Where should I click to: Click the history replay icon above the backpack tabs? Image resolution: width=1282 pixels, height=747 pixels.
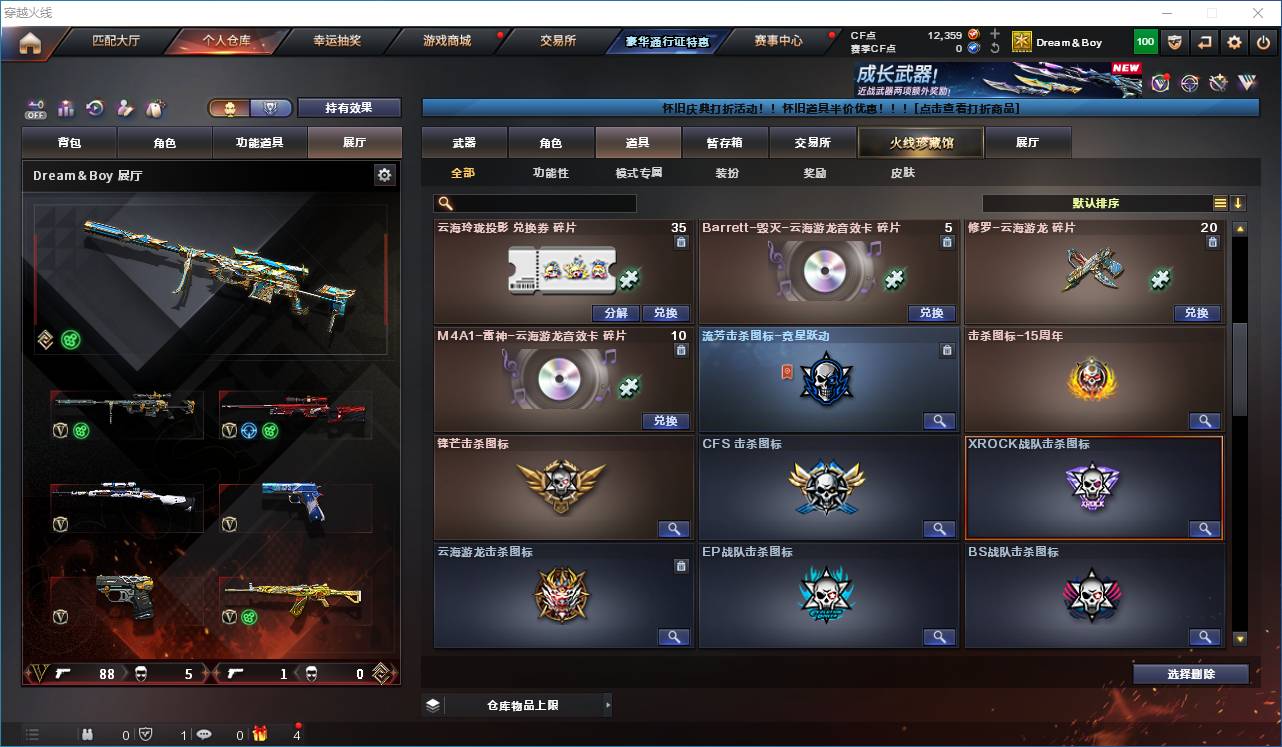95,106
